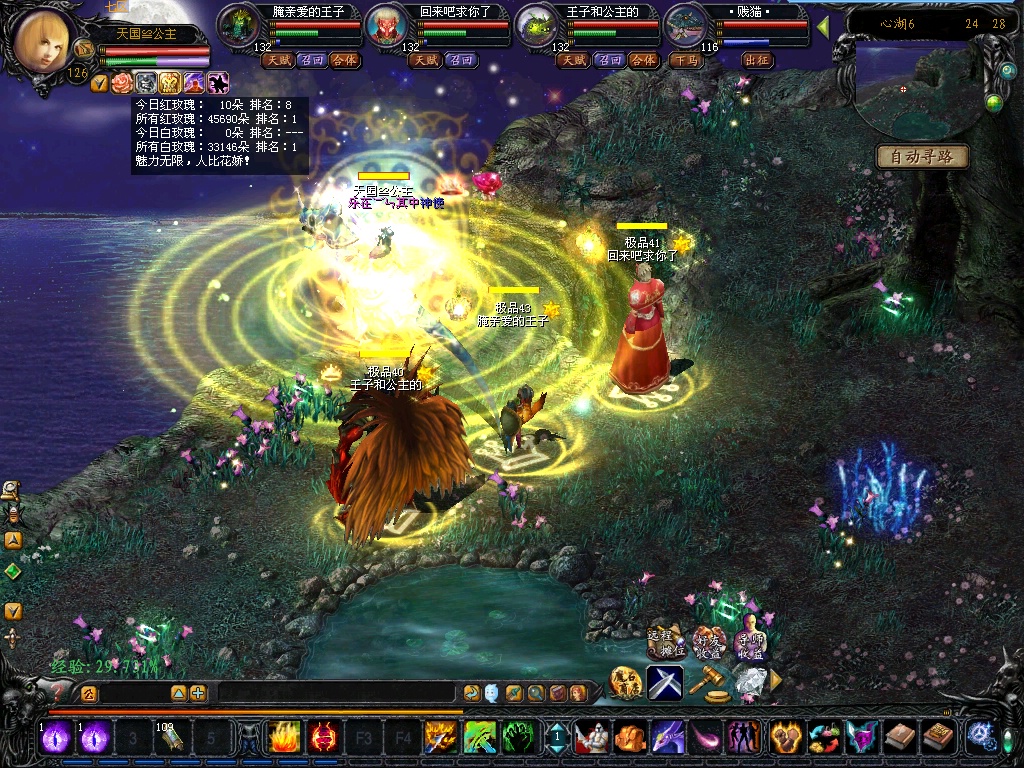Viewport: 1024px width, 768px height.
Task: Select the 贱猫 mount portrait
Action: pyautogui.click(x=684, y=24)
